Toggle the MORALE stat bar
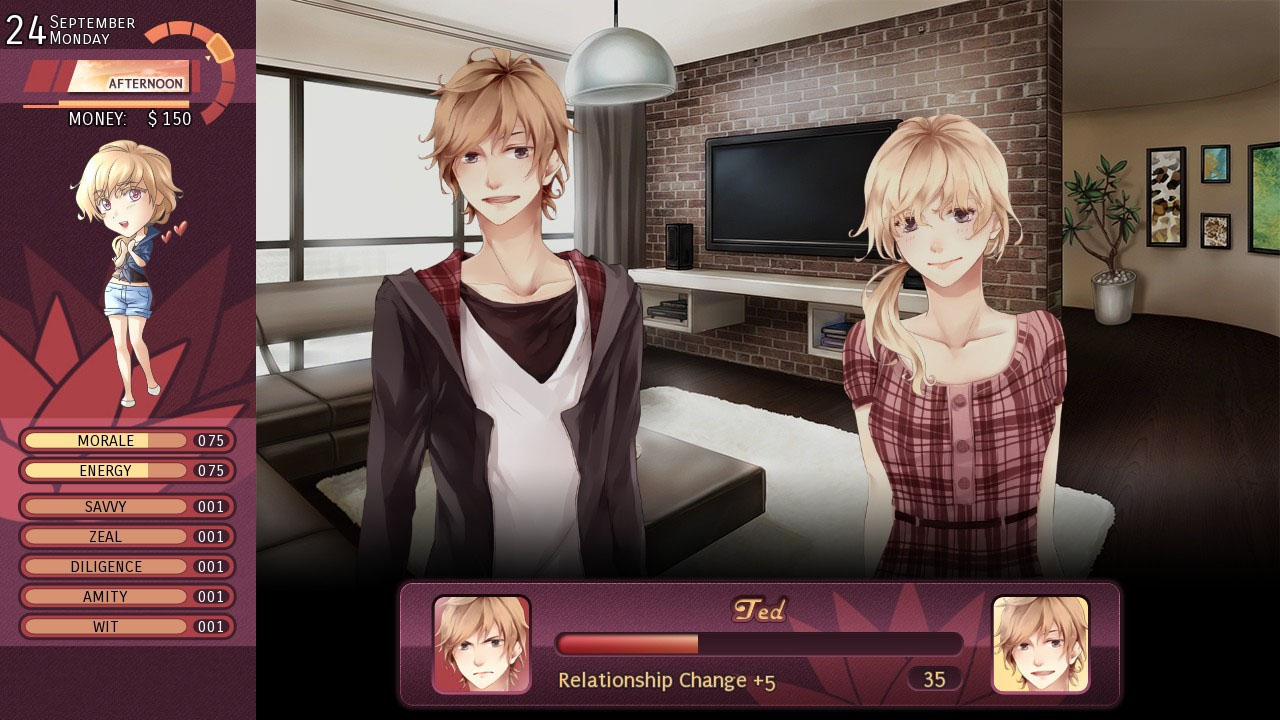 105,440
